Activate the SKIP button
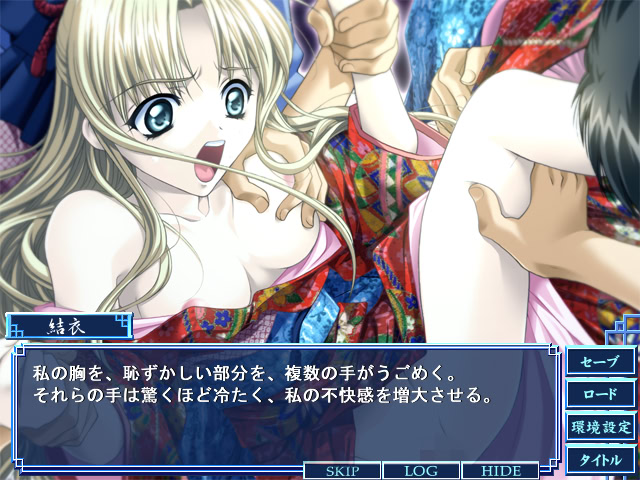Image resolution: width=640 pixels, height=480 pixels. (x=343, y=470)
